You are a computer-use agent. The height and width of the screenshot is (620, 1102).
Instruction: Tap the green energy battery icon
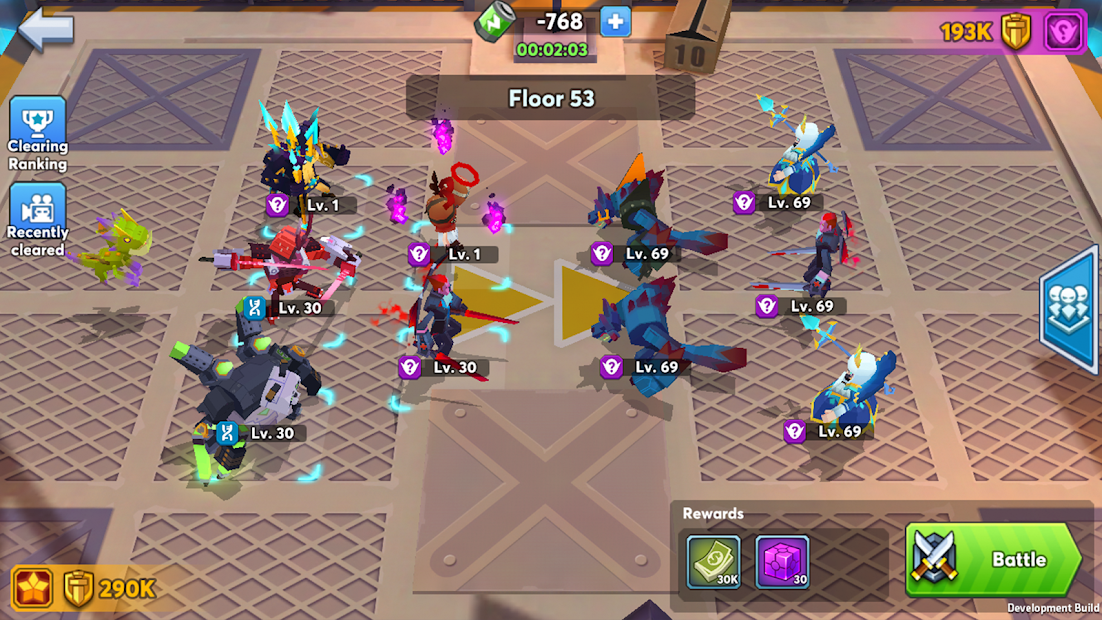pyautogui.click(x=495, y=21)
